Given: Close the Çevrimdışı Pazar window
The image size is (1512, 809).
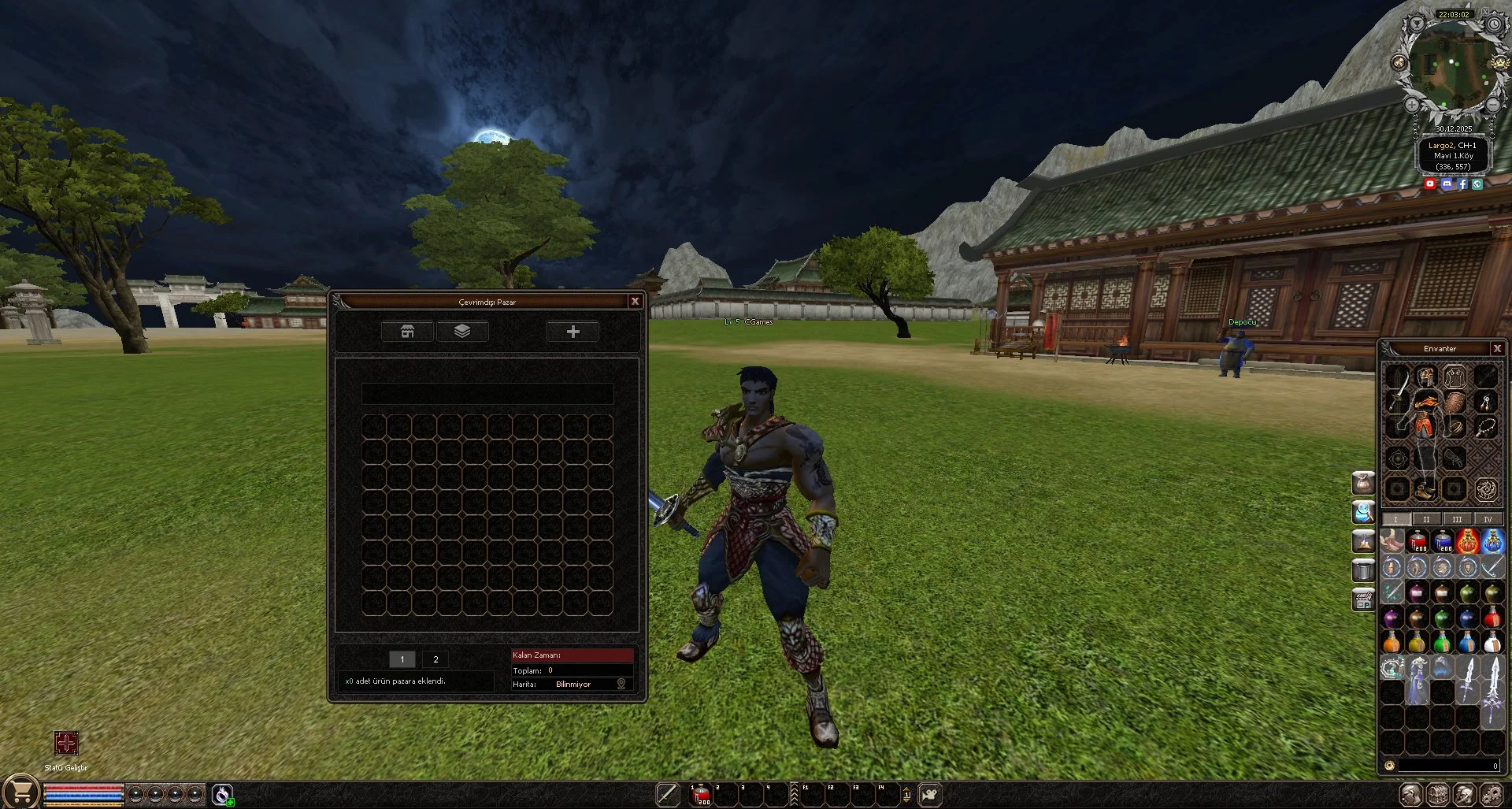Looking at the screenshot, I should pyautogui.click(x=635, y=302).
